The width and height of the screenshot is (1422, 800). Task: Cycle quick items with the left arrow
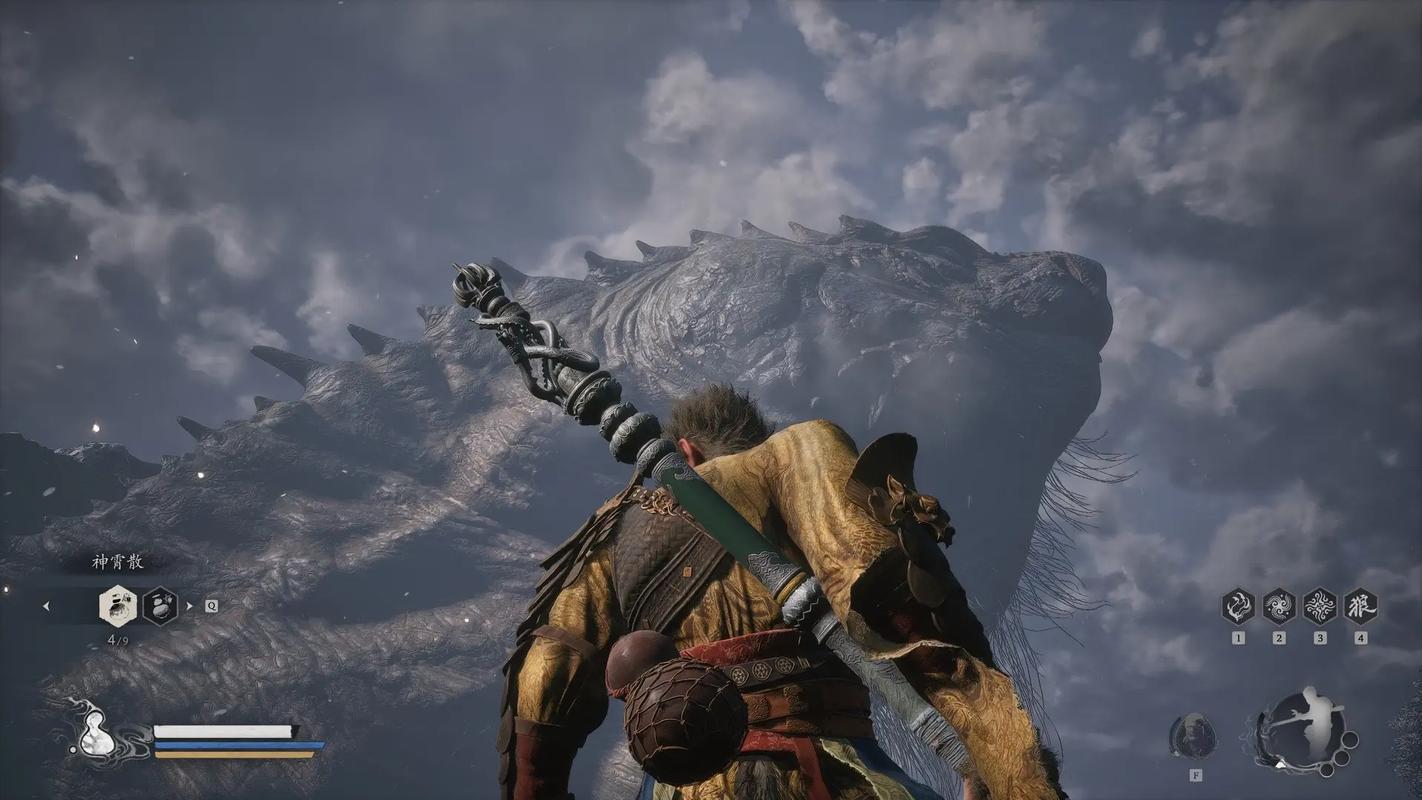[46, 606]
